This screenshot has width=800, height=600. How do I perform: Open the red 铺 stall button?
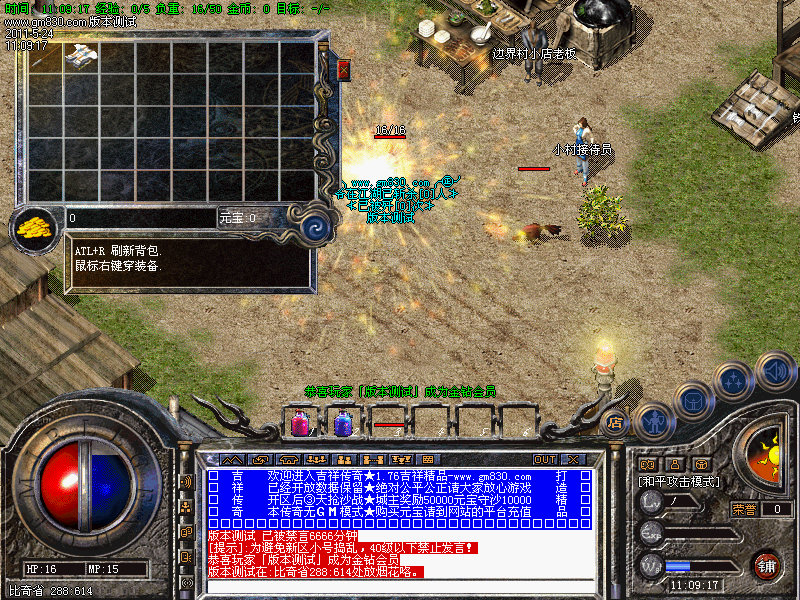pyautogui.click(x=768, y=566)
